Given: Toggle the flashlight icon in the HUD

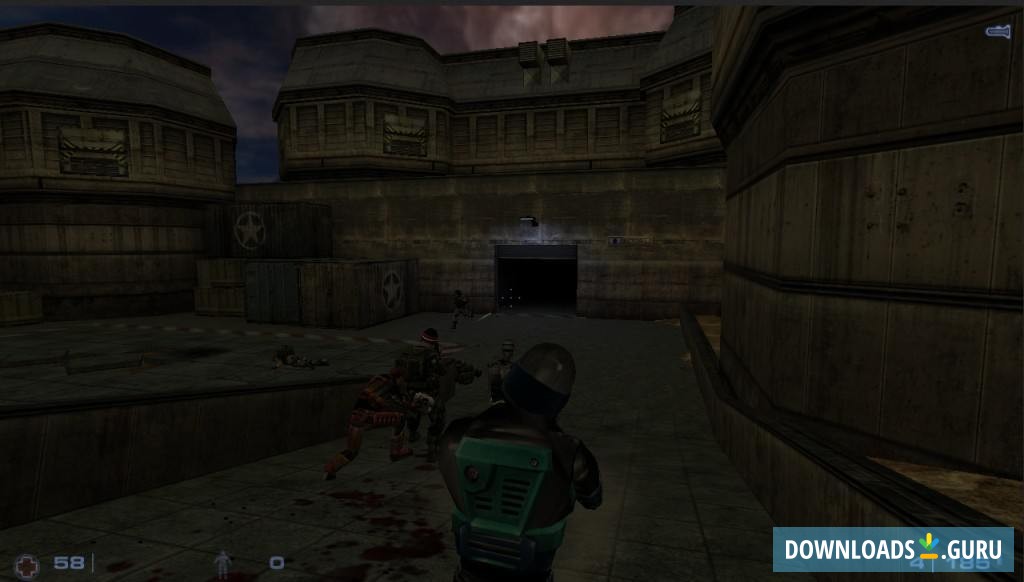Looking at the screenshot, I should tap(997, 32).
